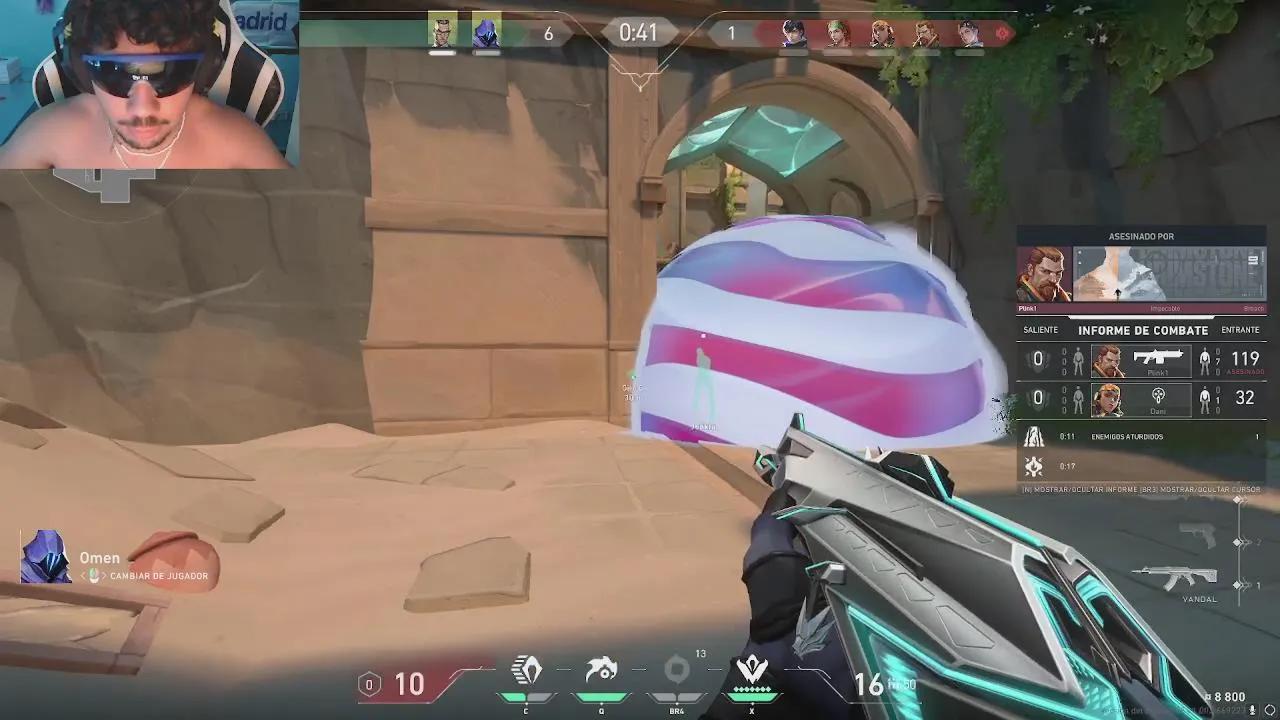Switch to the Saliente section of the report
Screen dimensions: 1280x720
point(1040,330)
